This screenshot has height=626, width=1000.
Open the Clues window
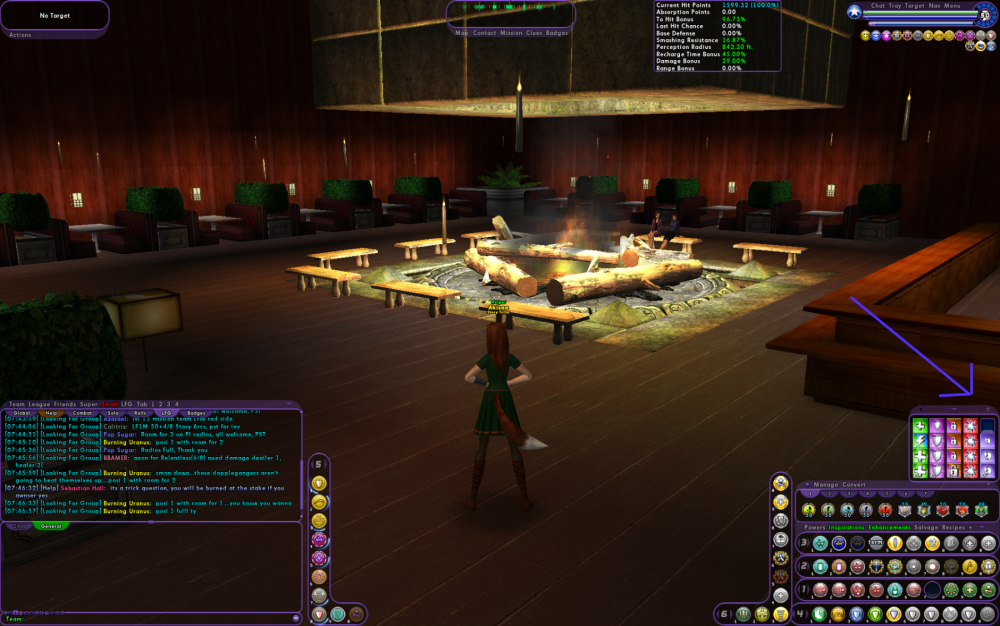click(535, 33)
